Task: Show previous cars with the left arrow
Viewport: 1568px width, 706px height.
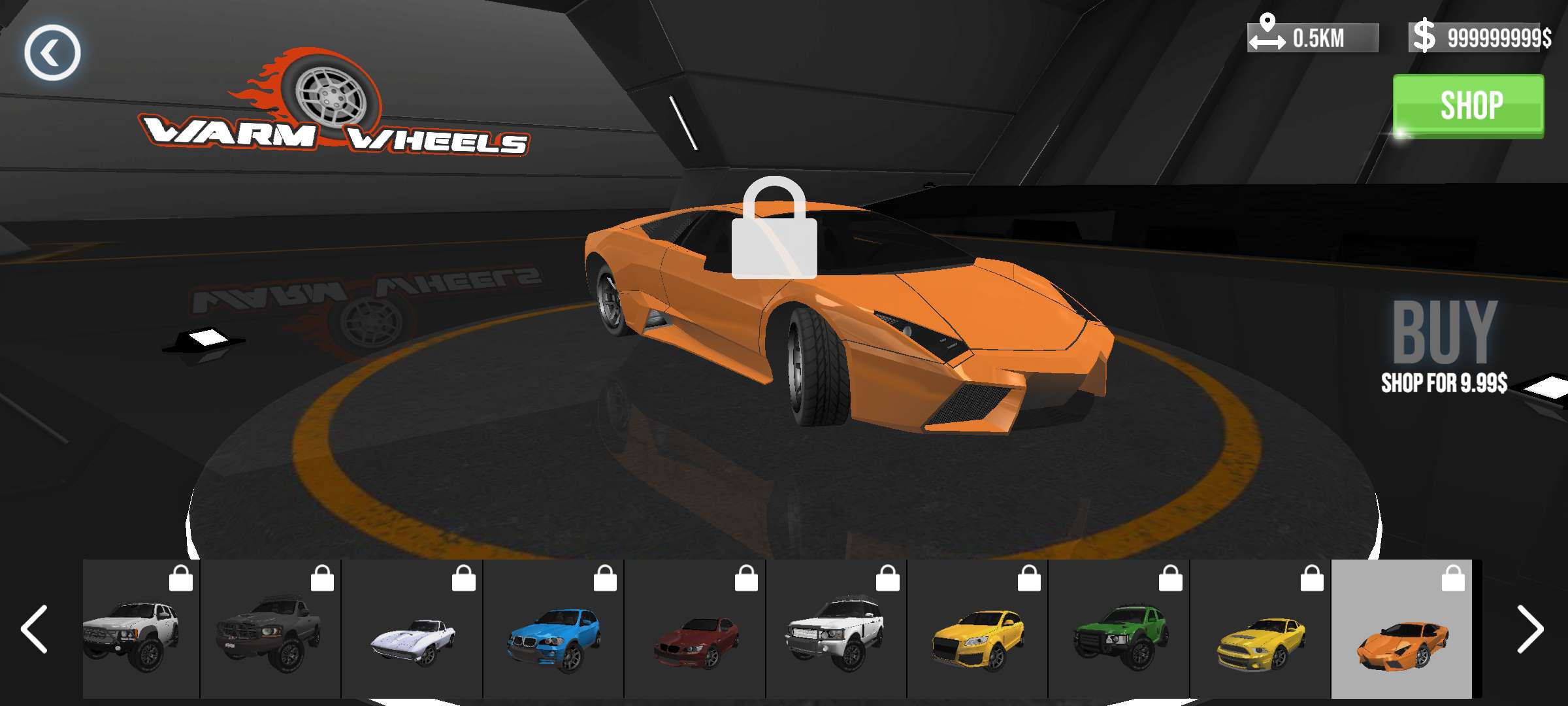Action: 34,629
